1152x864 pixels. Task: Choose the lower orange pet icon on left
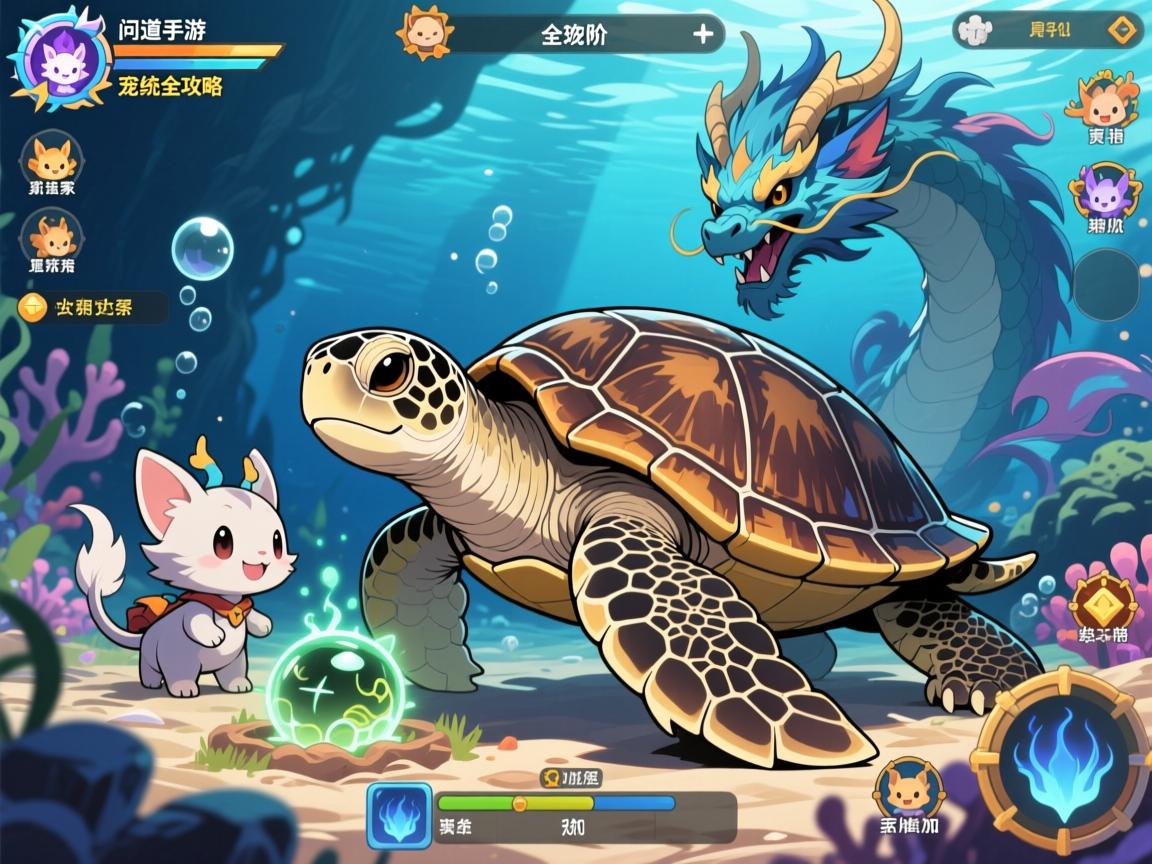point(52,236)
